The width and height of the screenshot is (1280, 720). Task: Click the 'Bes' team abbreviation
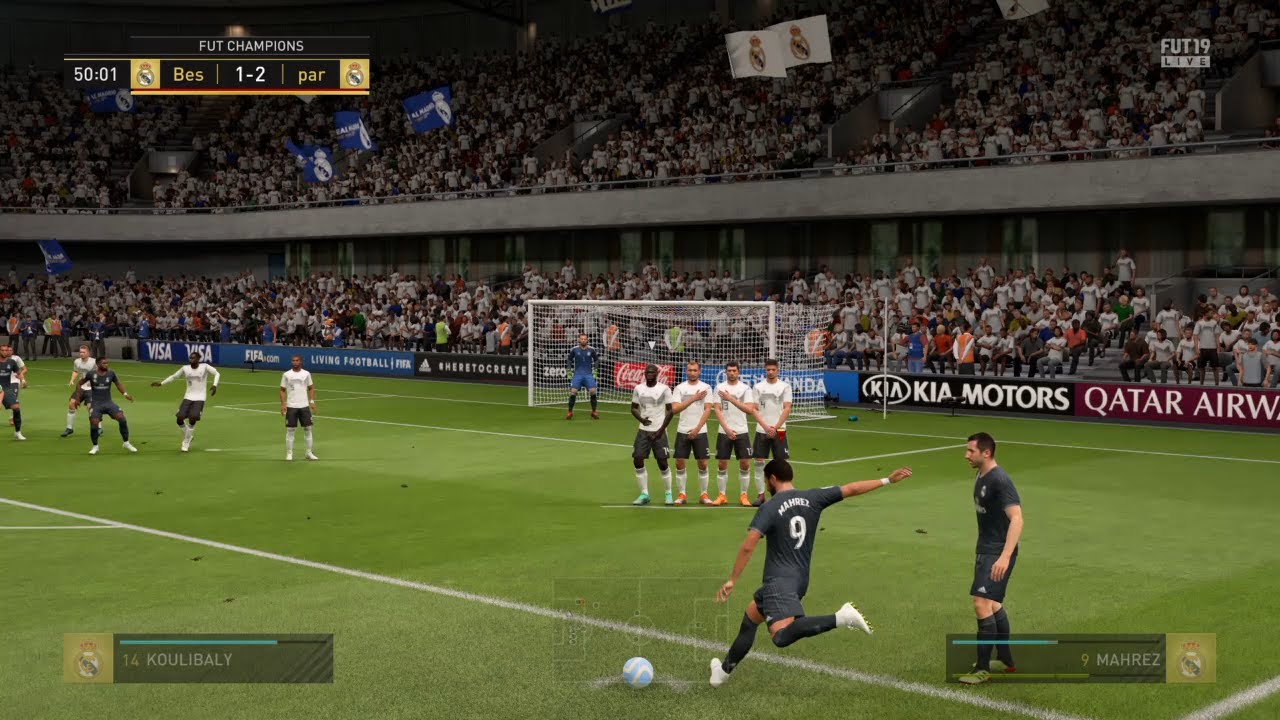(190, 74)
